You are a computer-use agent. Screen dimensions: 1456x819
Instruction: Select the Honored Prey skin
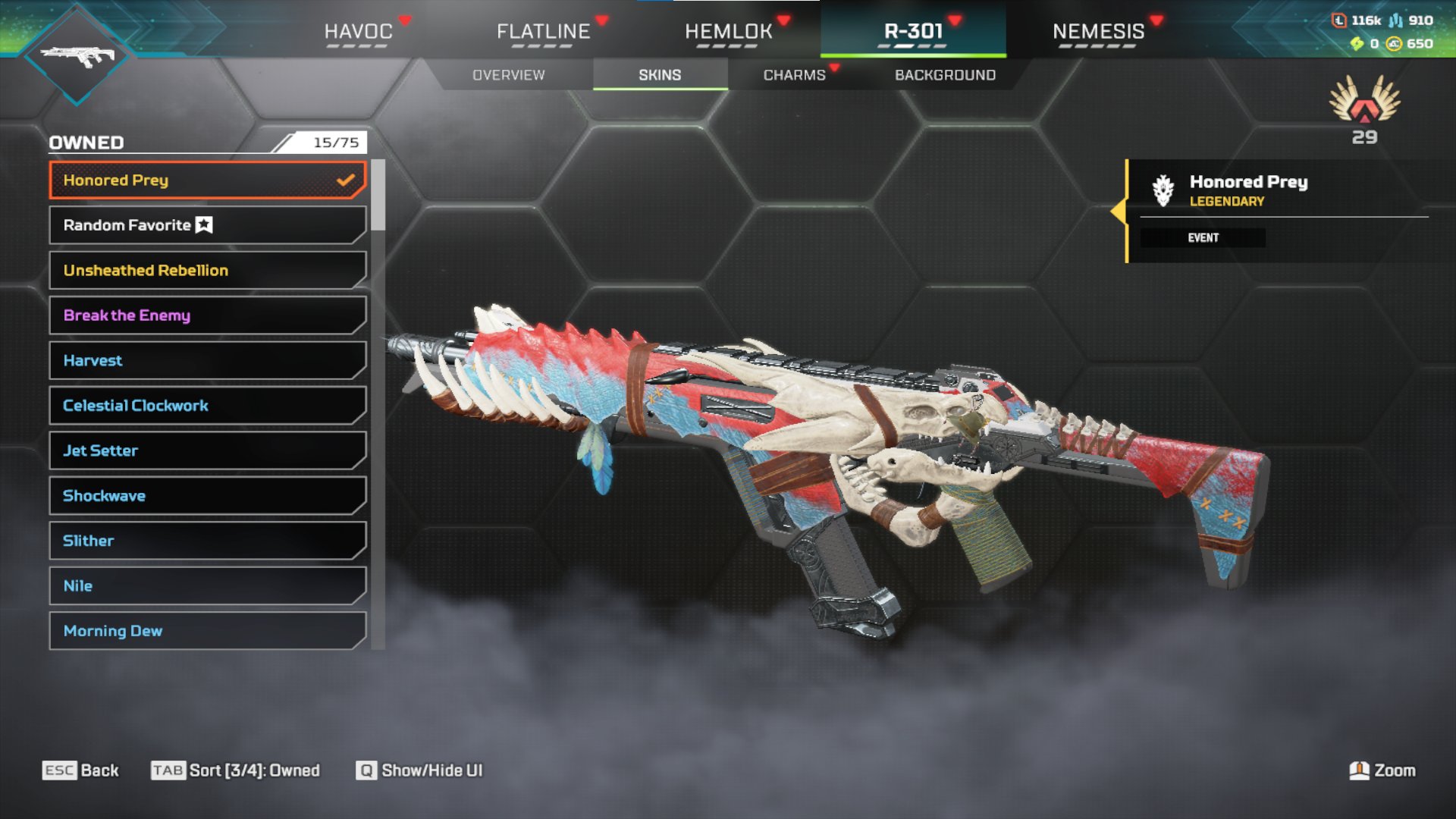(207, 180)
